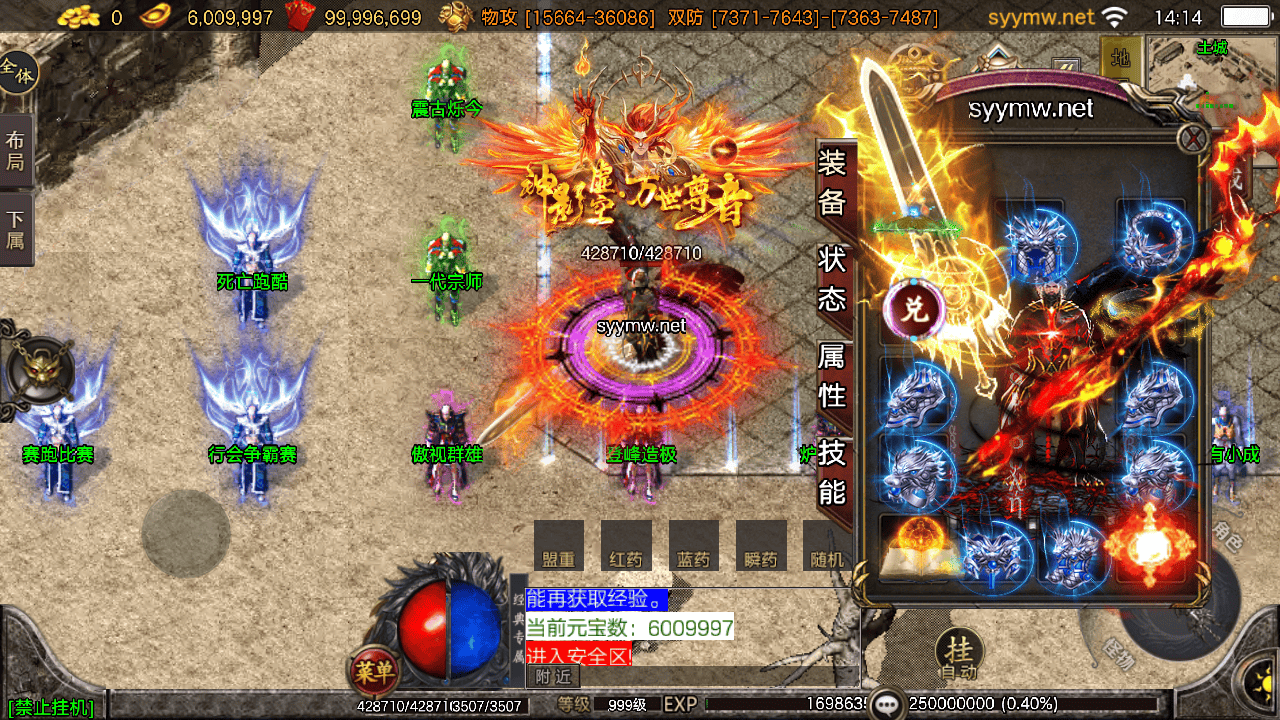Select the glowing book item slot
Viewport: 1280px width, 720px height.
coord(914,549)
